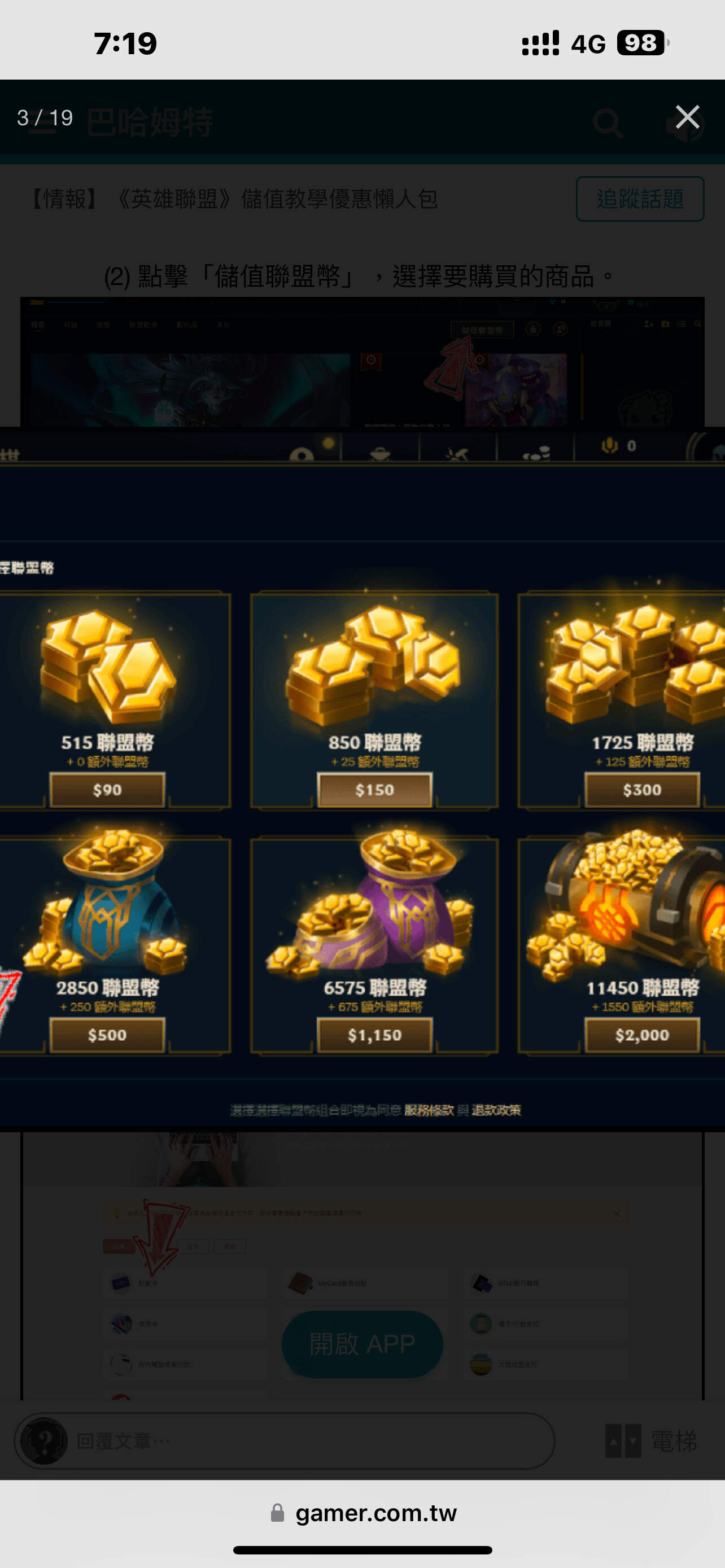Click the 信用卡 credit card payment icon
Screen dimensions: 725x1568
point(119,1323)
